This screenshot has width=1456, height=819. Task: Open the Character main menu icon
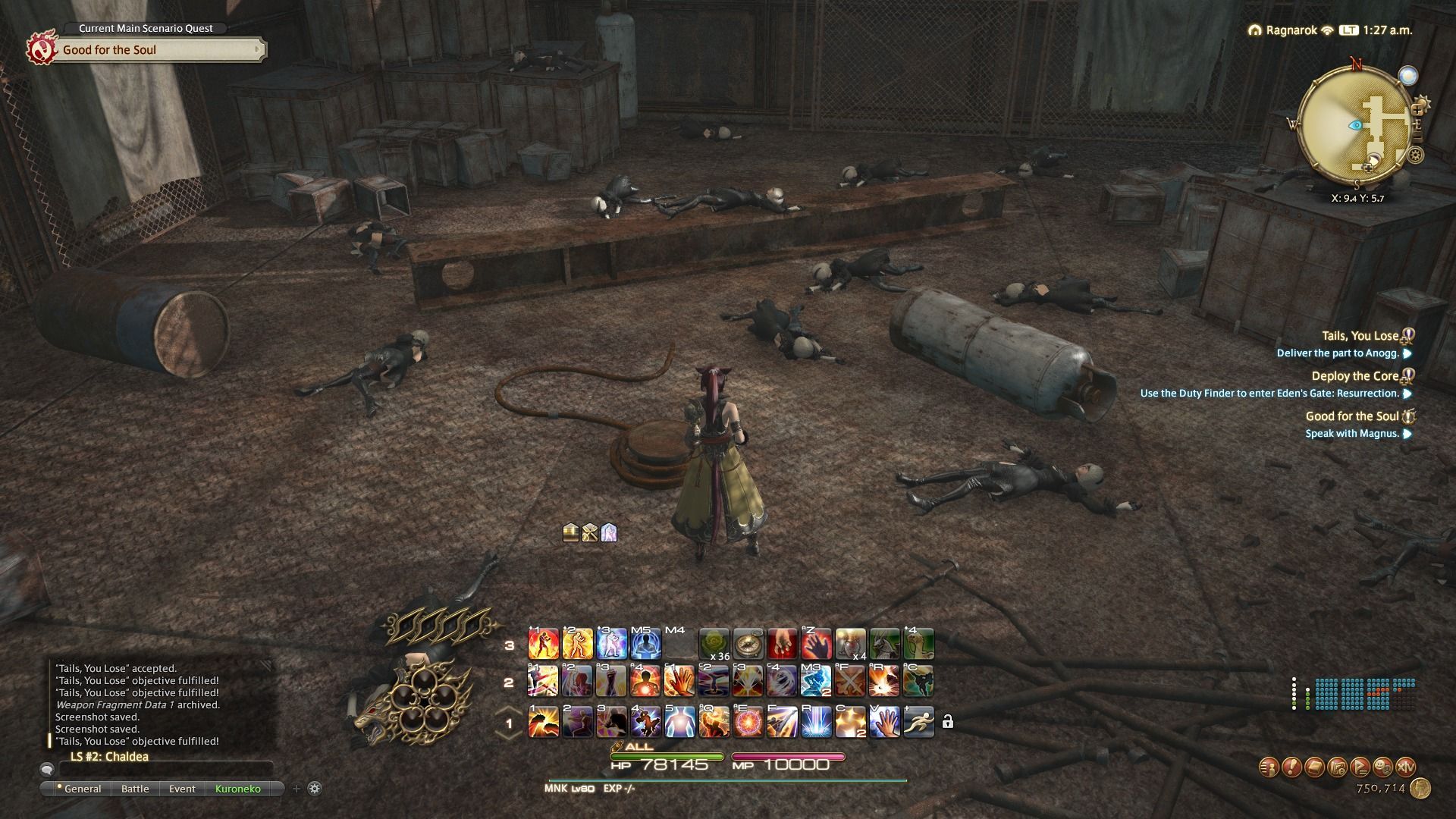pyautogui.click(x=1269, y=767)
